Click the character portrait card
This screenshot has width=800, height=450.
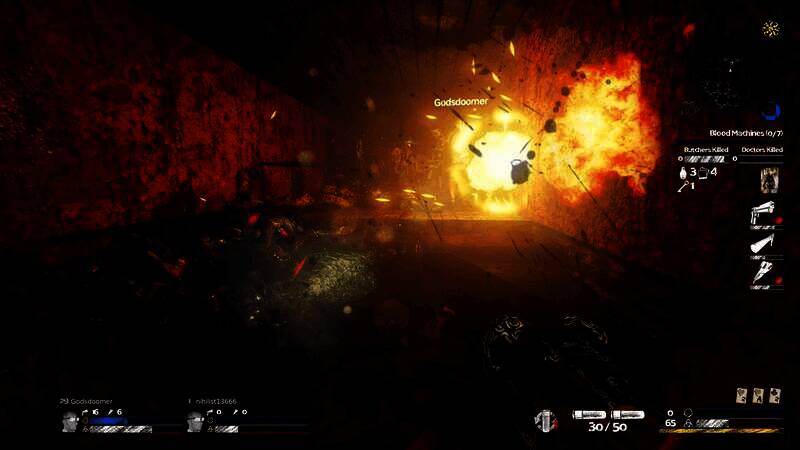coord(769,180)
